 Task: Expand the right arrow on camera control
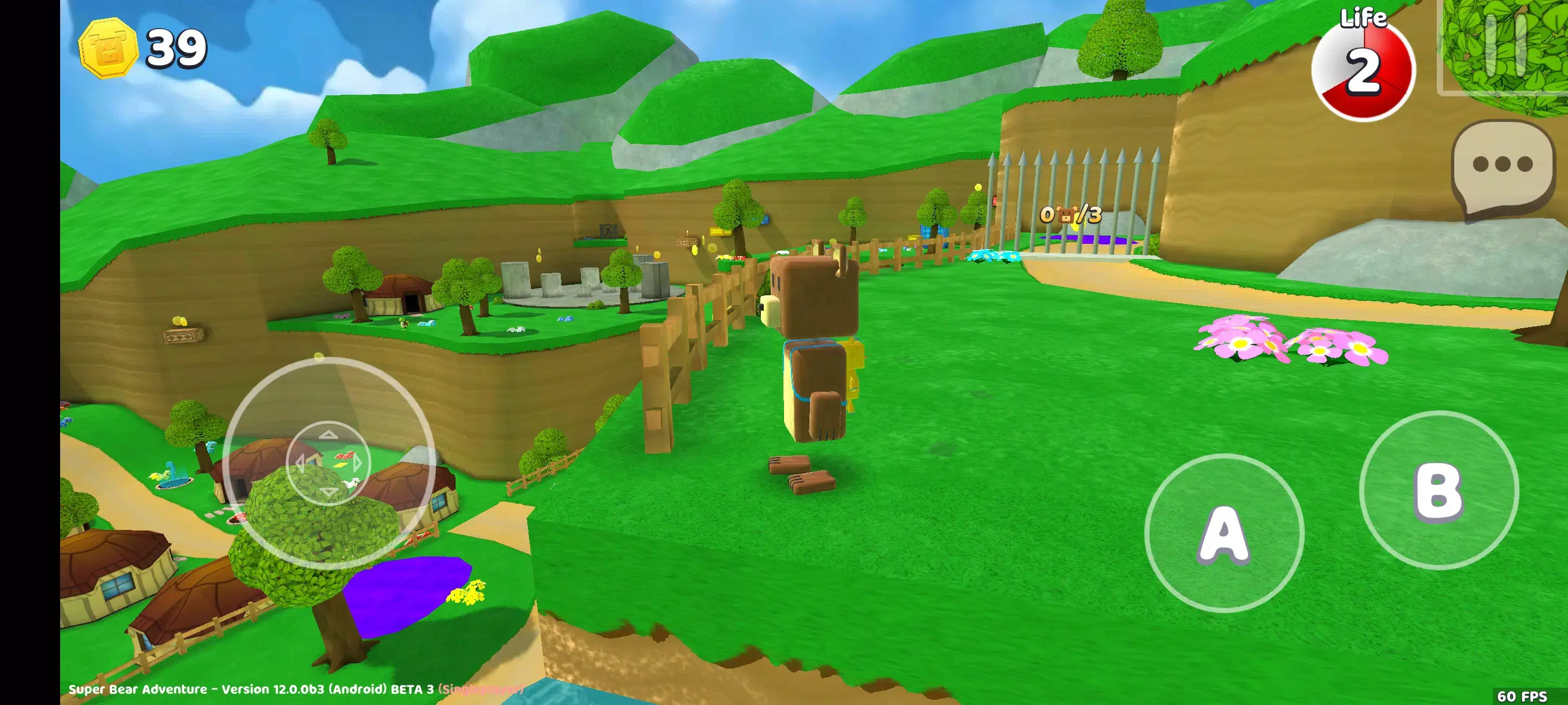coord(357,463)
